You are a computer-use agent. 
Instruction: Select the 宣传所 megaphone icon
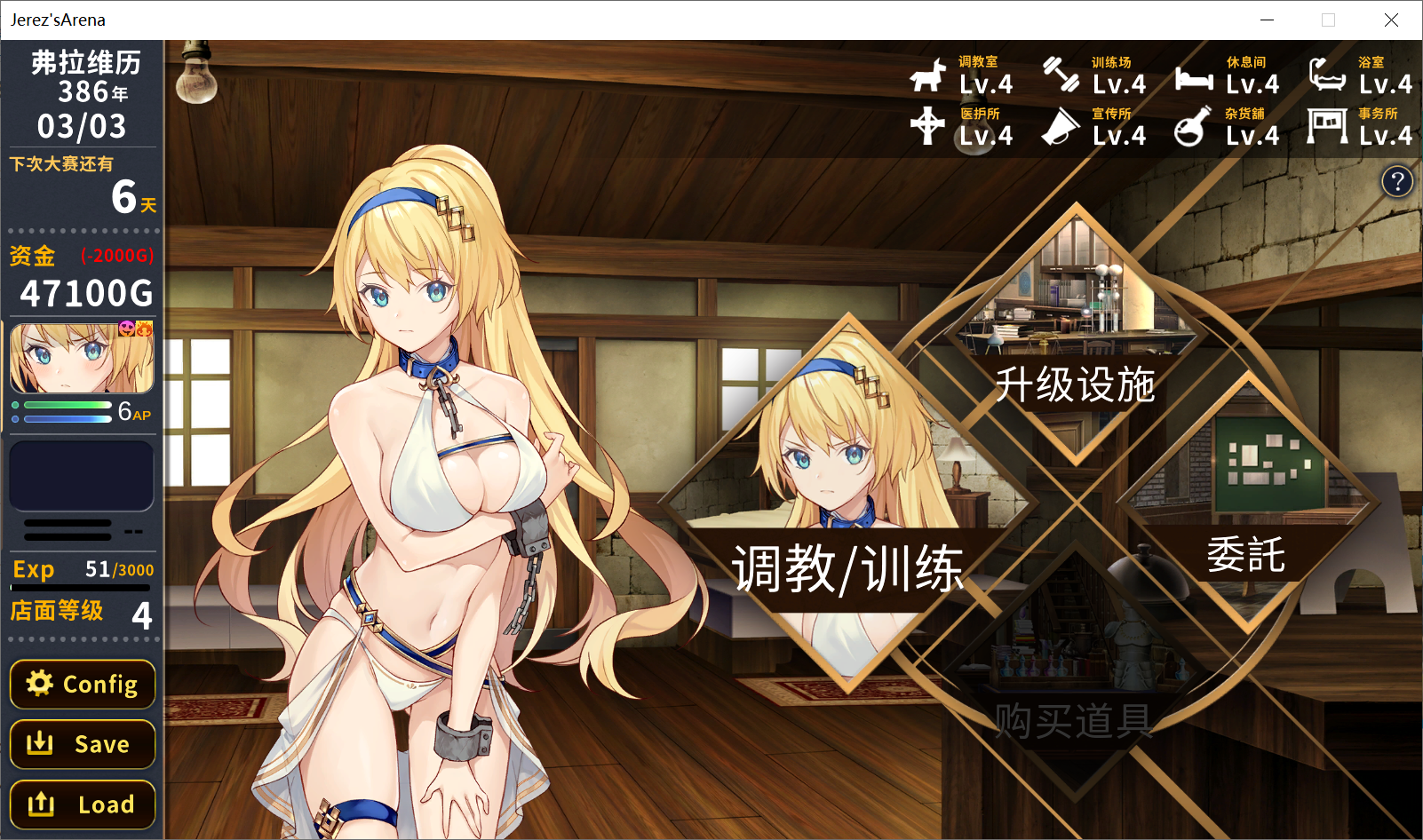point(1061,126)
